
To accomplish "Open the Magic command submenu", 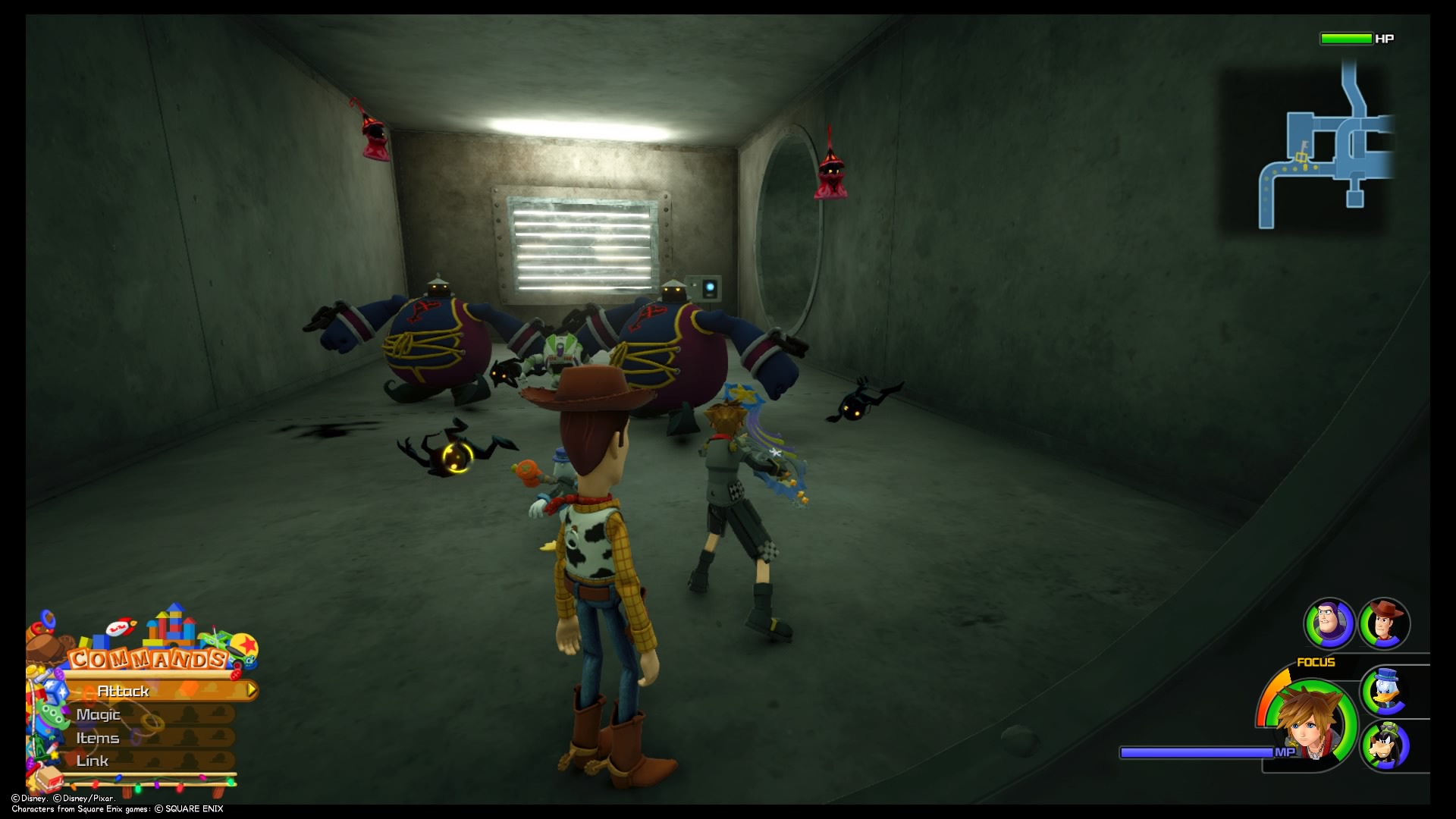I will coord(98,715).
